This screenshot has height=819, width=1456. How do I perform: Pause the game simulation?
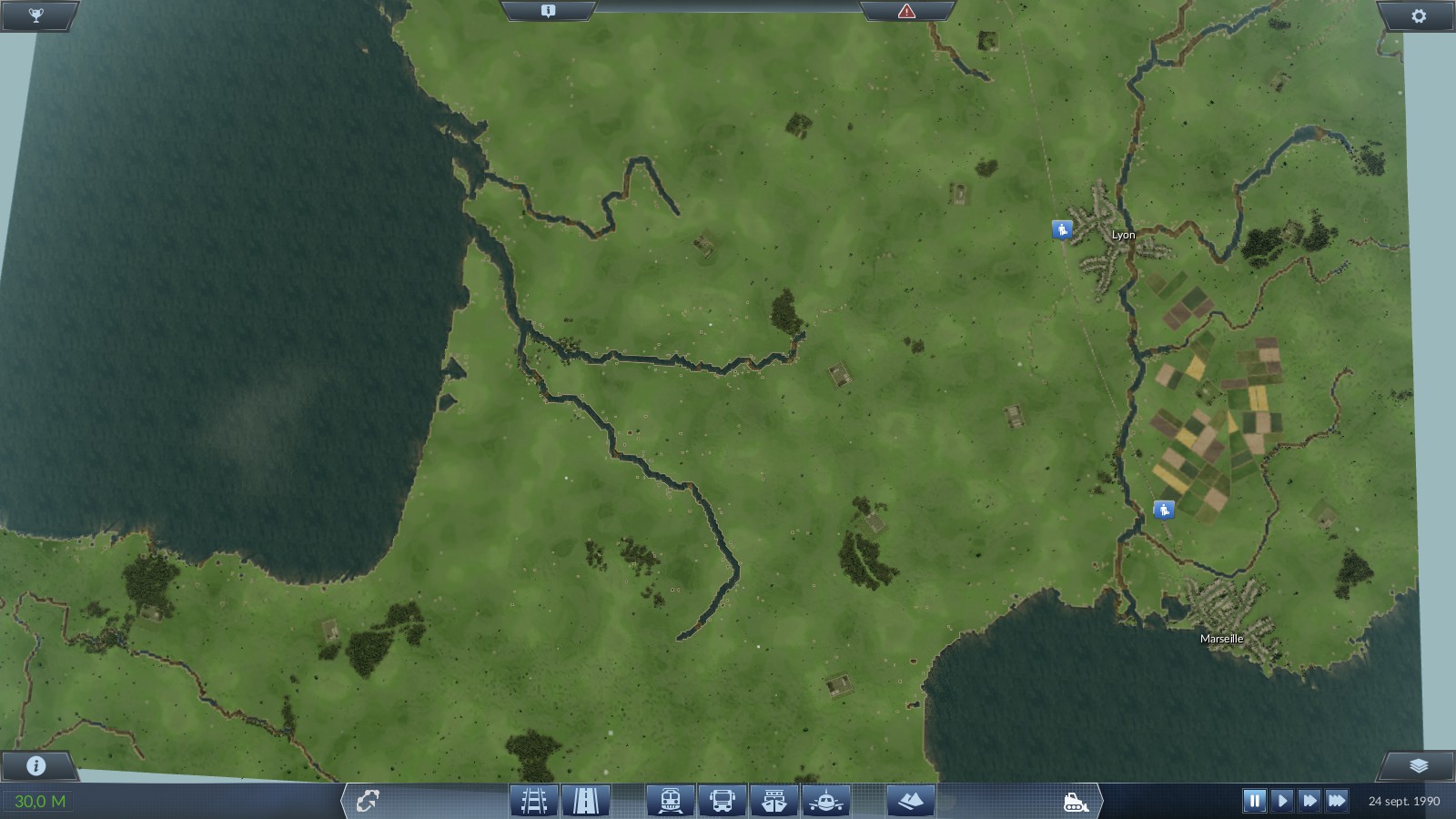click(1254, 801)
